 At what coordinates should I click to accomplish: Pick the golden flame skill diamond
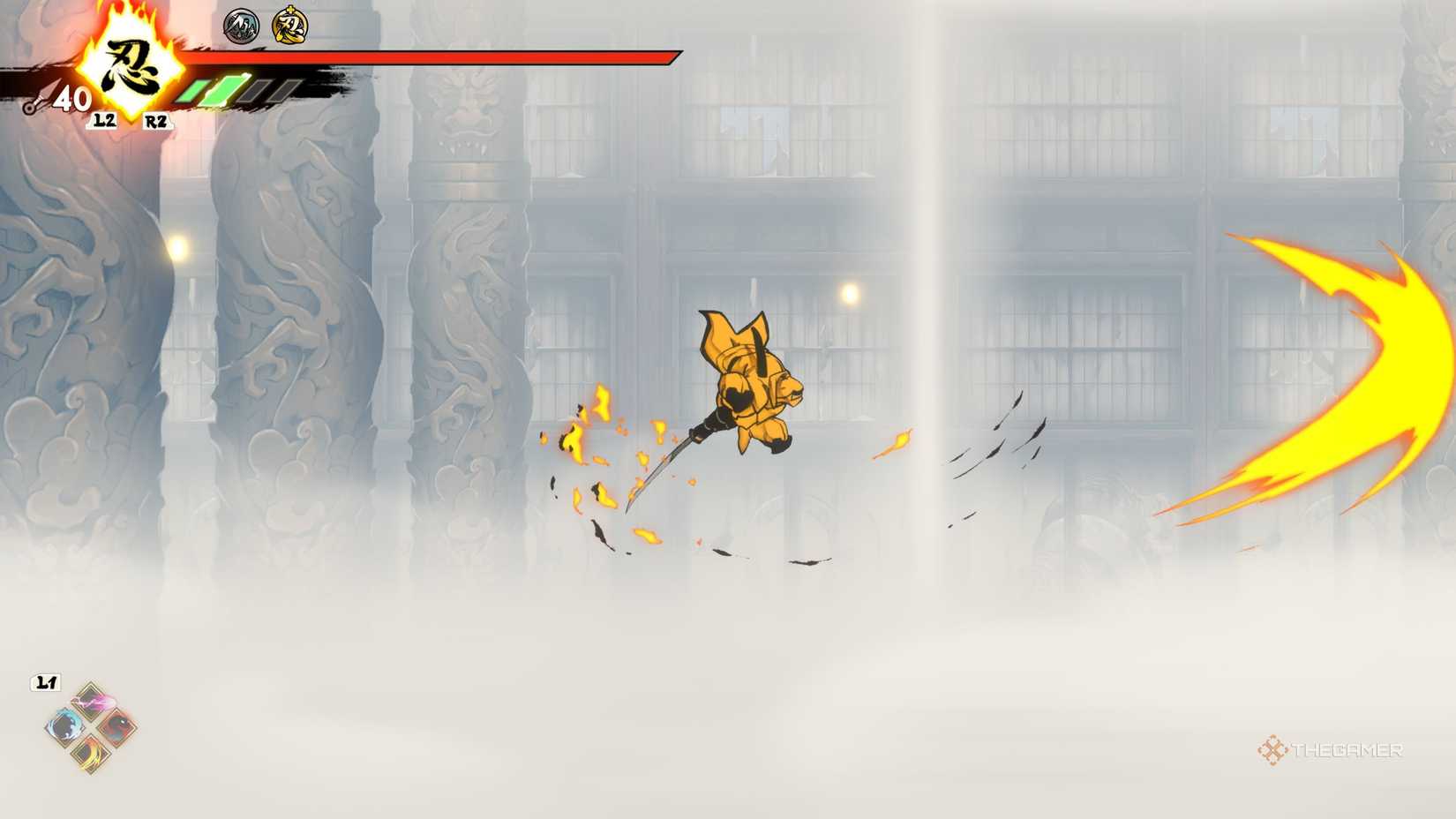tap(91, 753)
